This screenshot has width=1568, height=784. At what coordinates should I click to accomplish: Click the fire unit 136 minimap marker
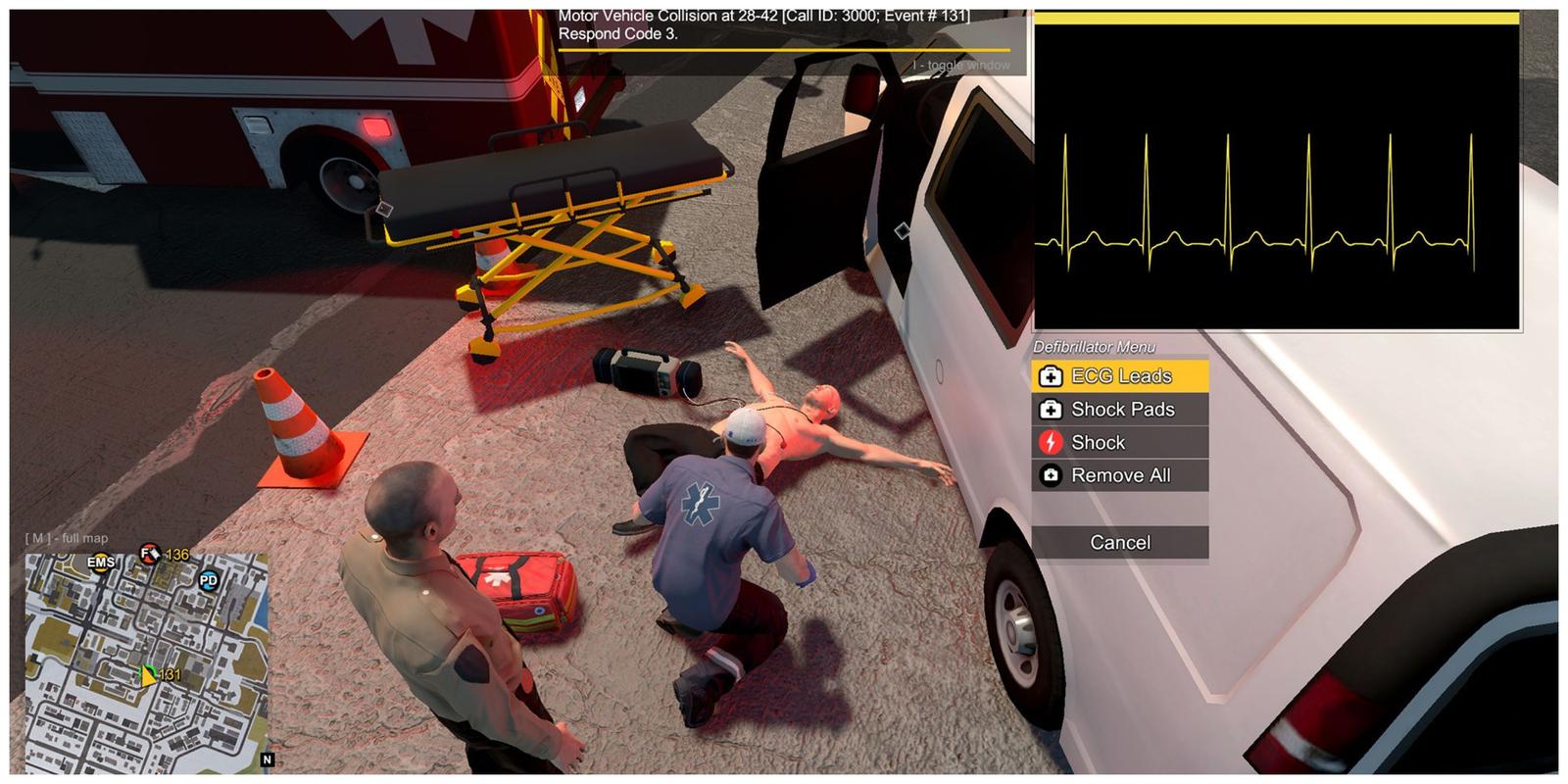coord(150,554)
